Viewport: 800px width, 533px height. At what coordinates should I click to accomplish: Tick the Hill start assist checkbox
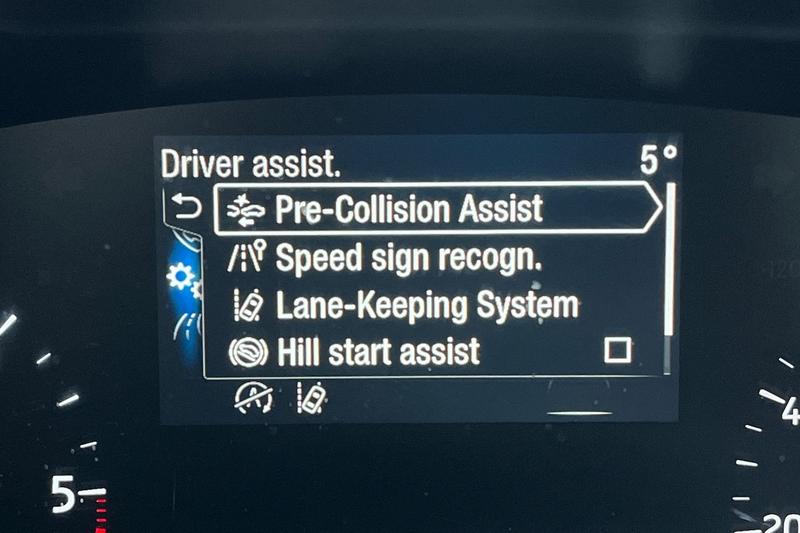(618, 351)
